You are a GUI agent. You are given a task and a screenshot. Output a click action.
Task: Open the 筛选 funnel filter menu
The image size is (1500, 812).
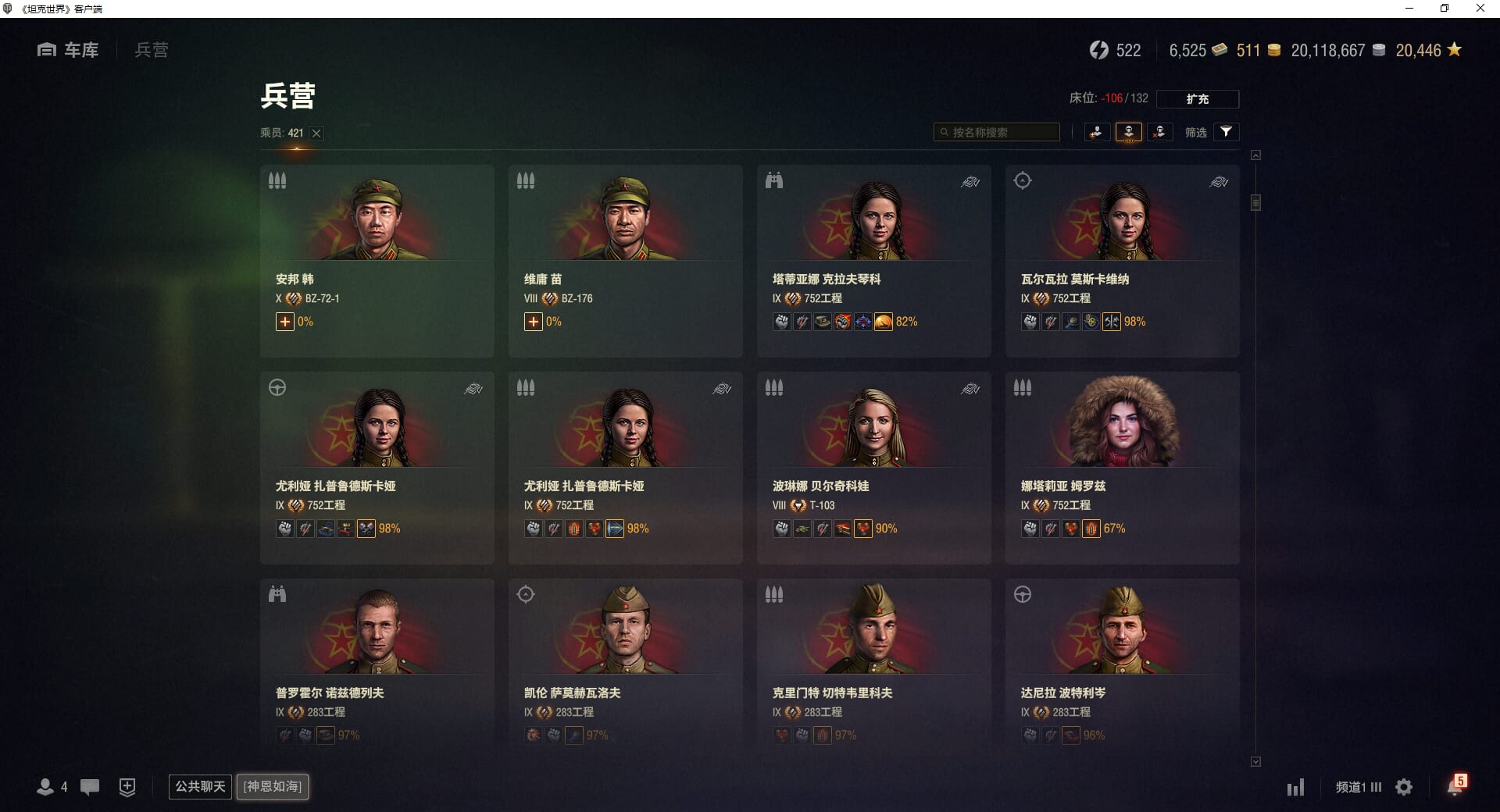[1226, 132]
